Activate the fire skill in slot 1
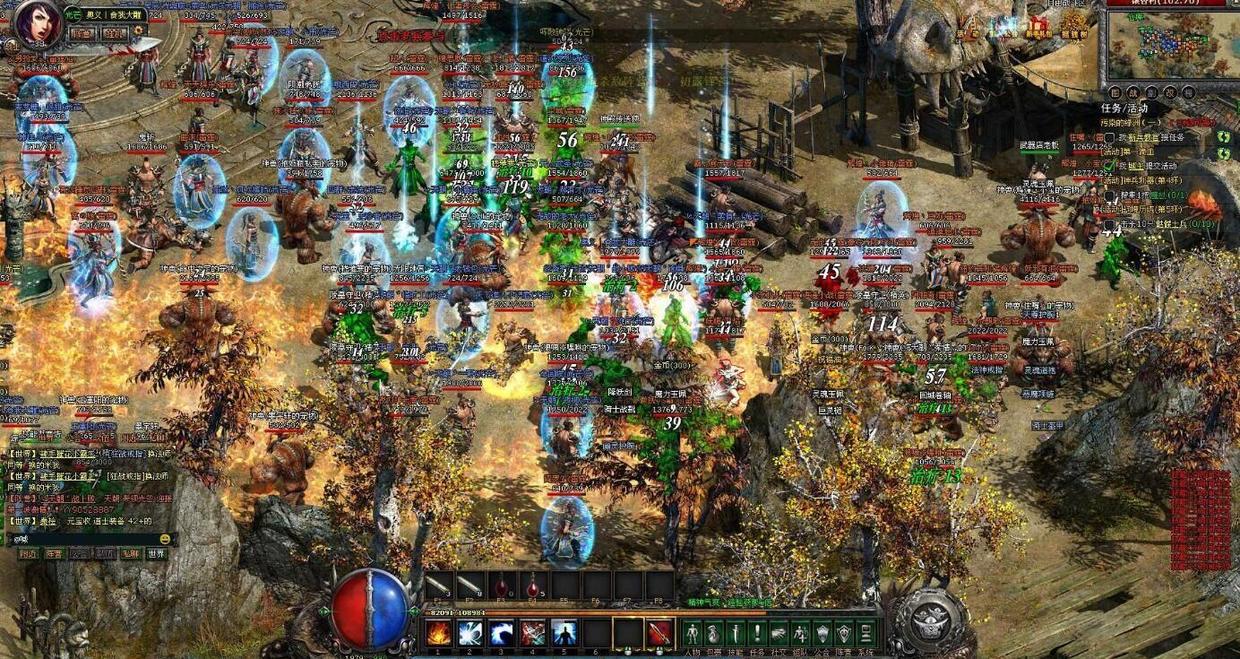Screen dimensions: 1240x659 click(438, 633)
